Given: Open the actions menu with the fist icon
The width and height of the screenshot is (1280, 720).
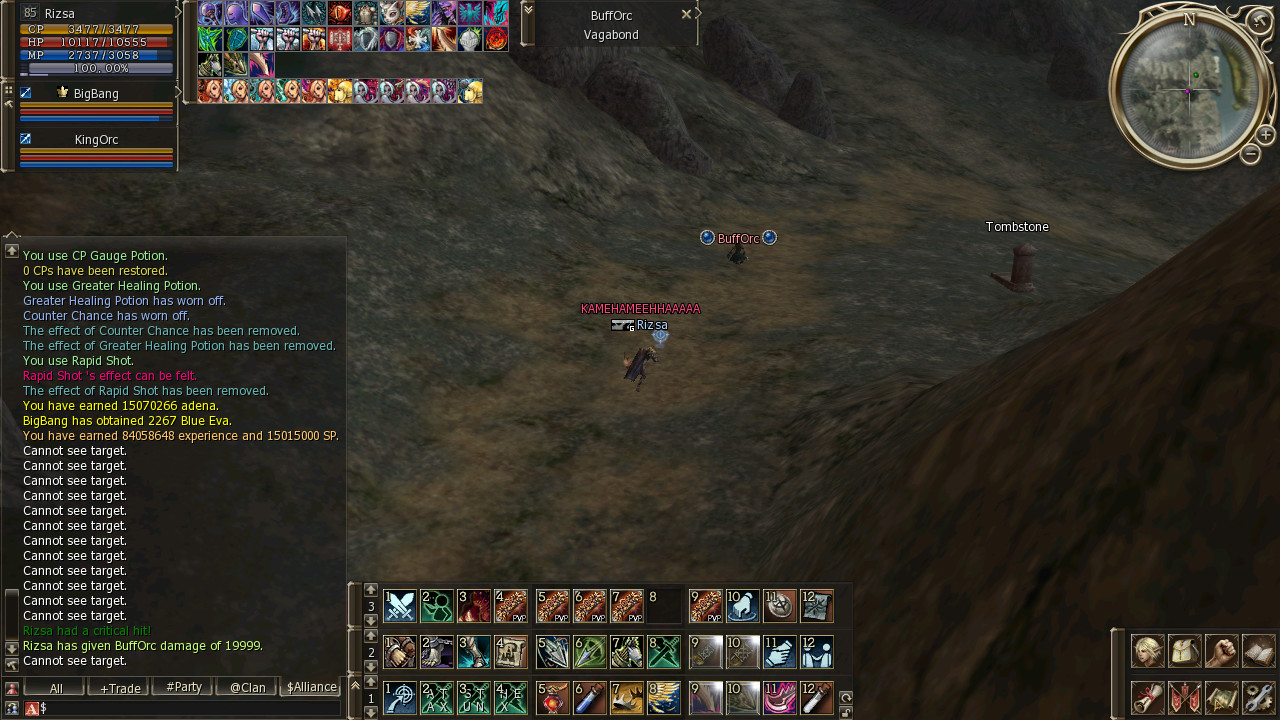Looking at the screenshot, I should coord(1222,651).
